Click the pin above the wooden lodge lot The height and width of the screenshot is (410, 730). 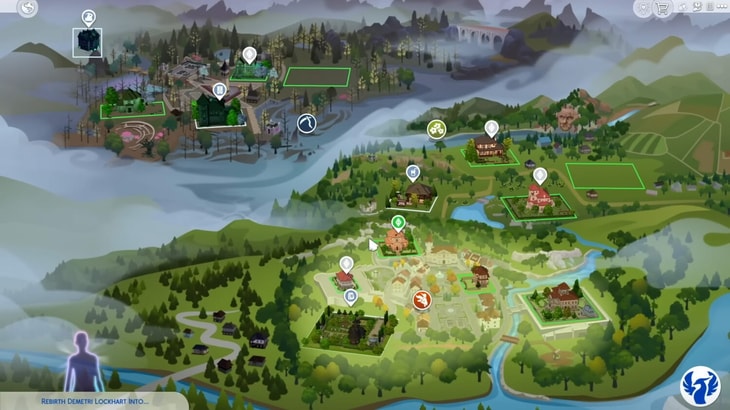[x=491, y=129]
